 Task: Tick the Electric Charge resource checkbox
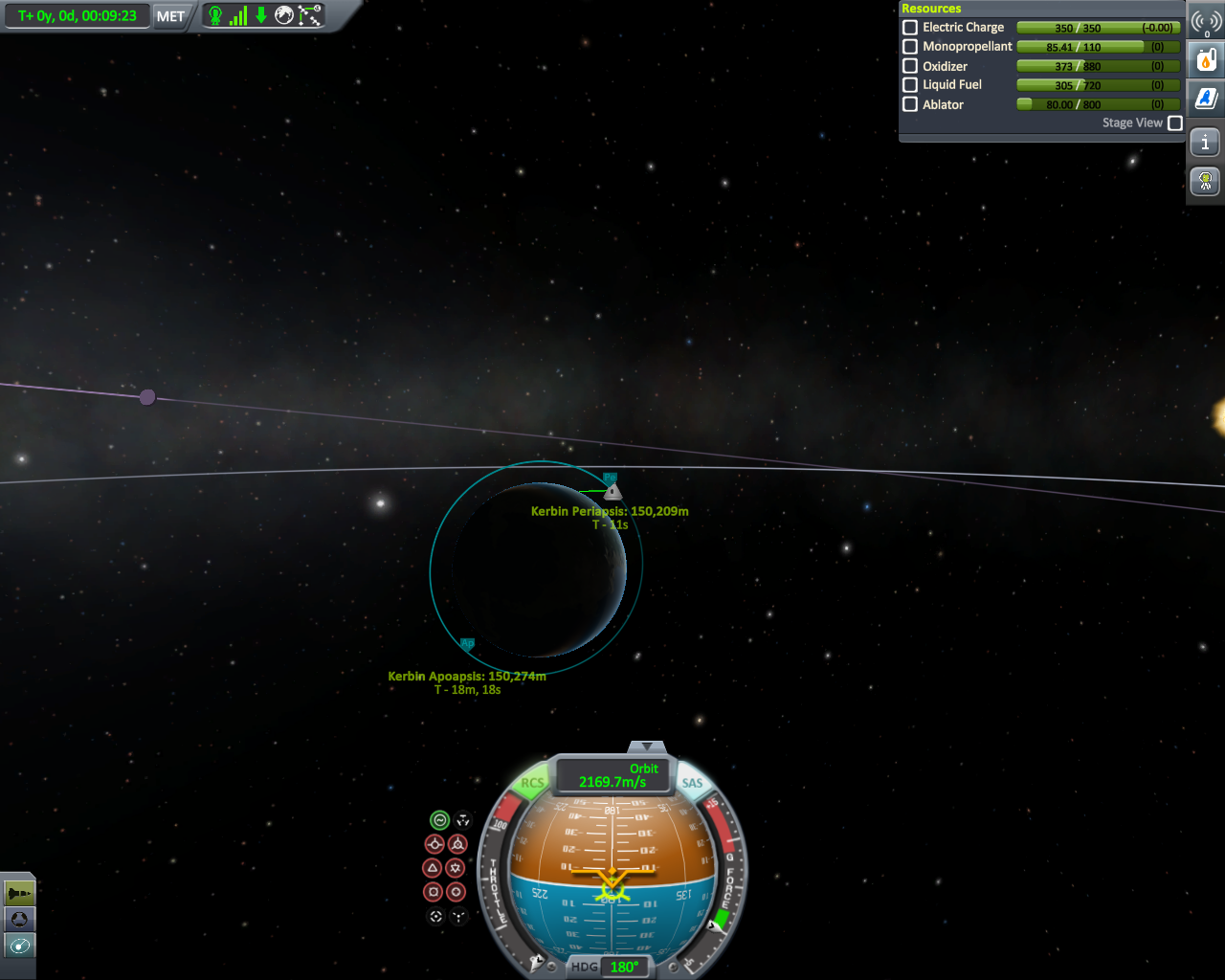pos(910,28)
